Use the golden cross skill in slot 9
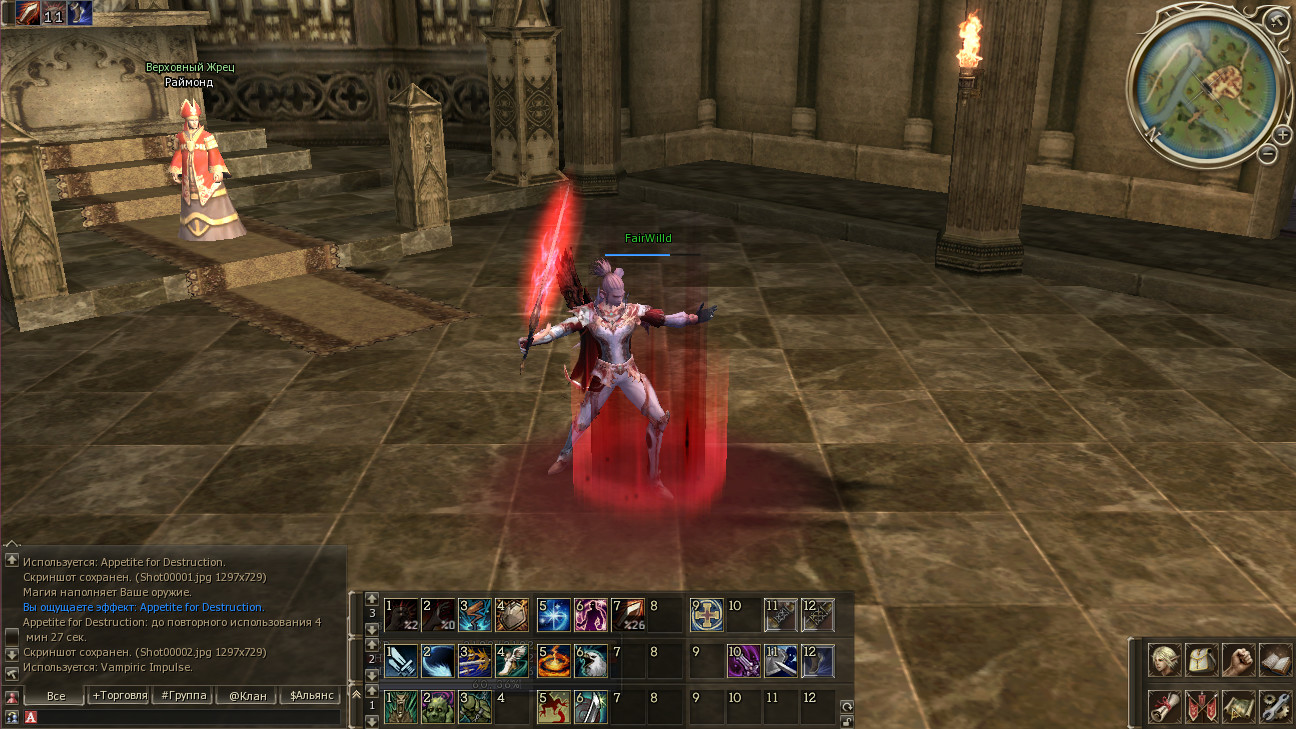This screenshot has width=1296, height=729. (707, 614)
